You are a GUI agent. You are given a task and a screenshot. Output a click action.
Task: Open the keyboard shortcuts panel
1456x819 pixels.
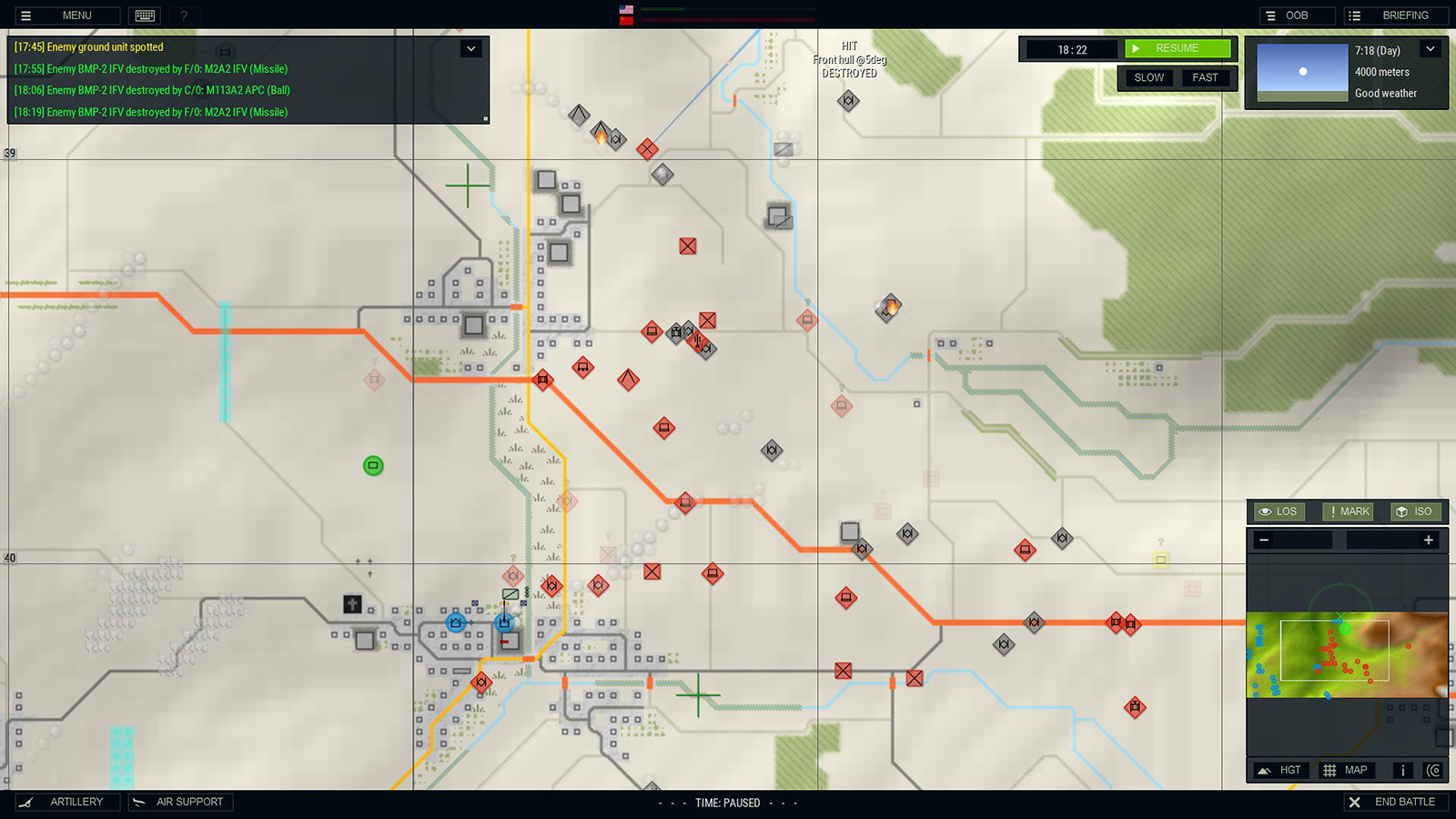click(144, 15)
